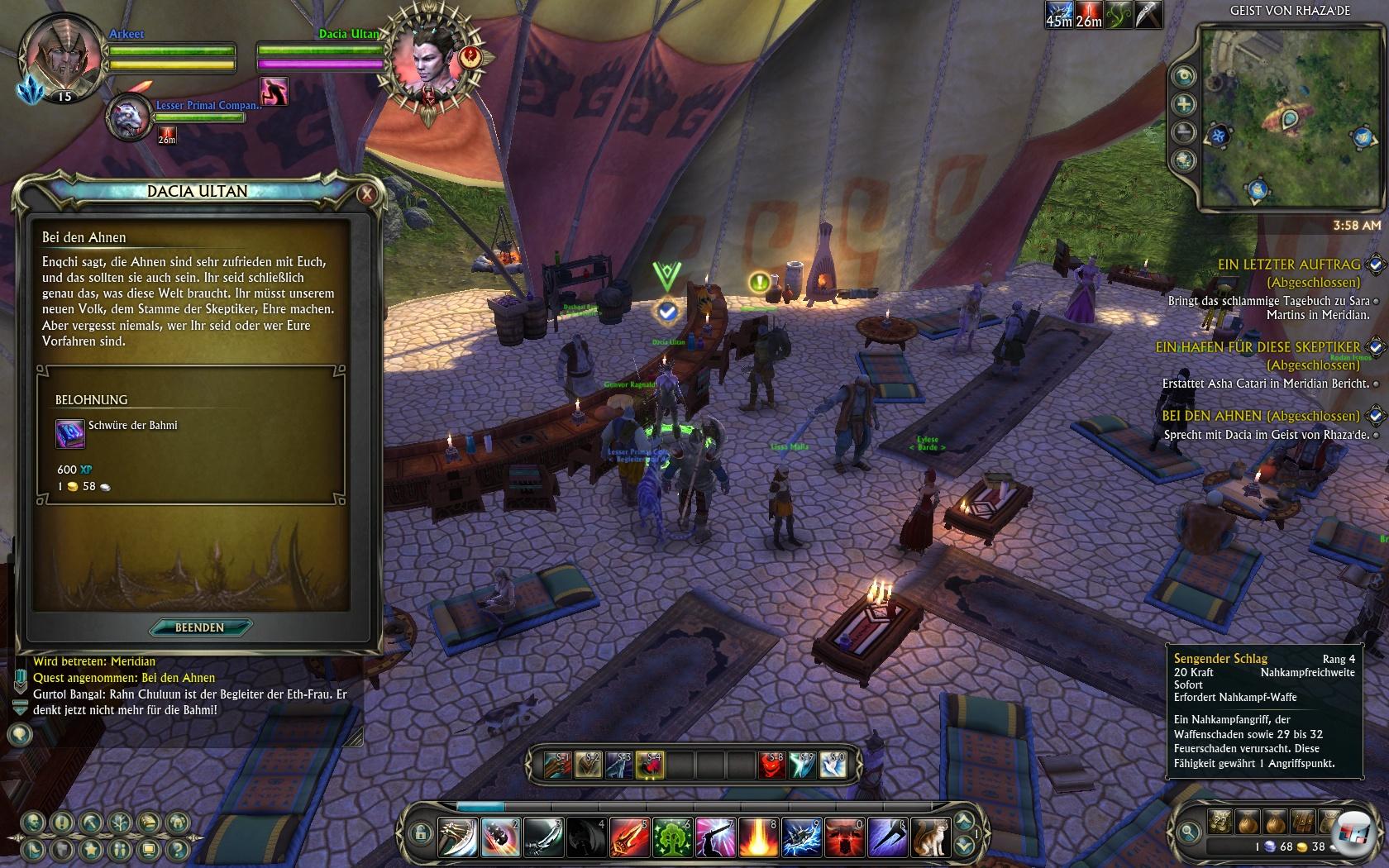The image size is (1389, 868).
Task: Select Arkeet's player portrait
Action: point(61,56)
